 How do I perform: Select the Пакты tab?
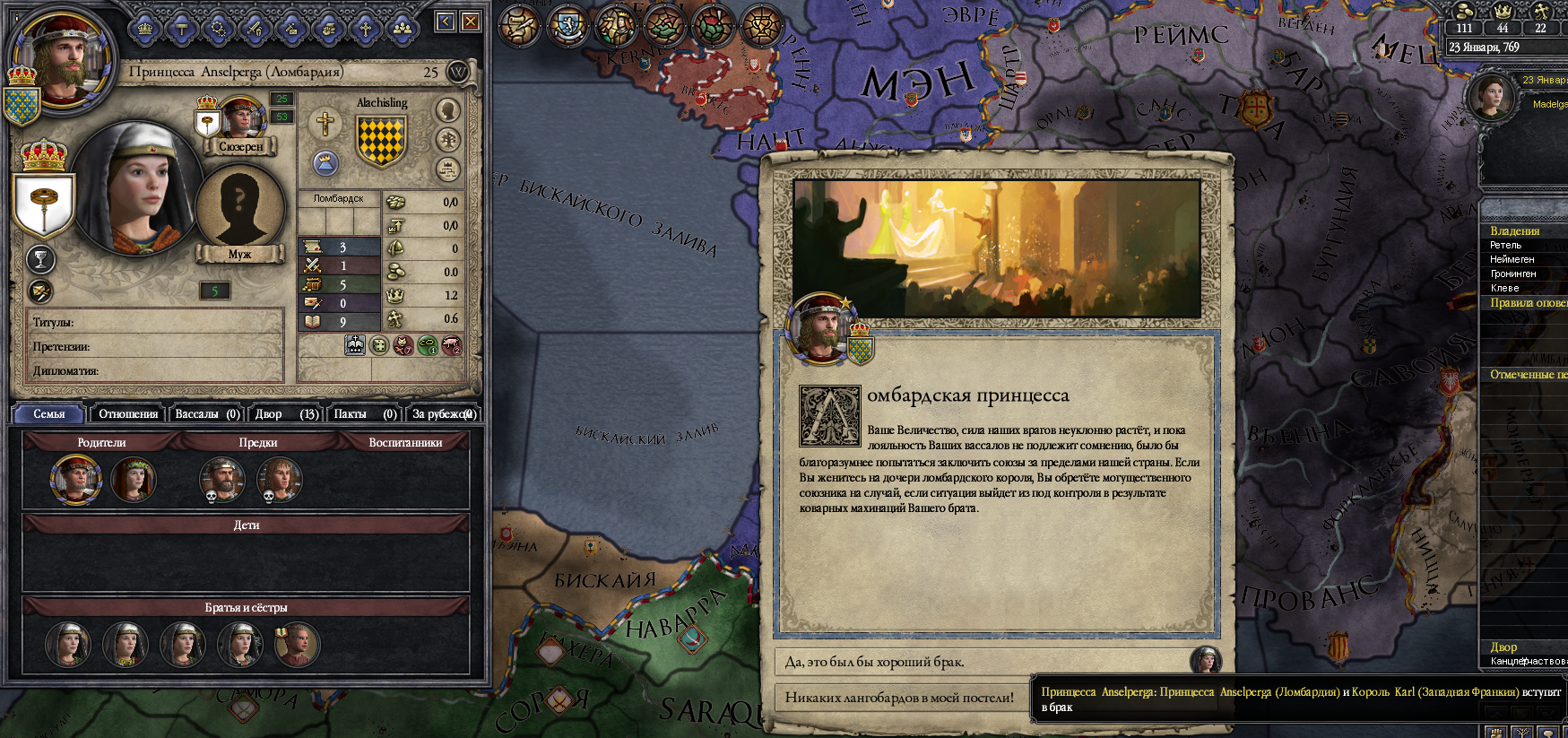[x=364, y=413]
